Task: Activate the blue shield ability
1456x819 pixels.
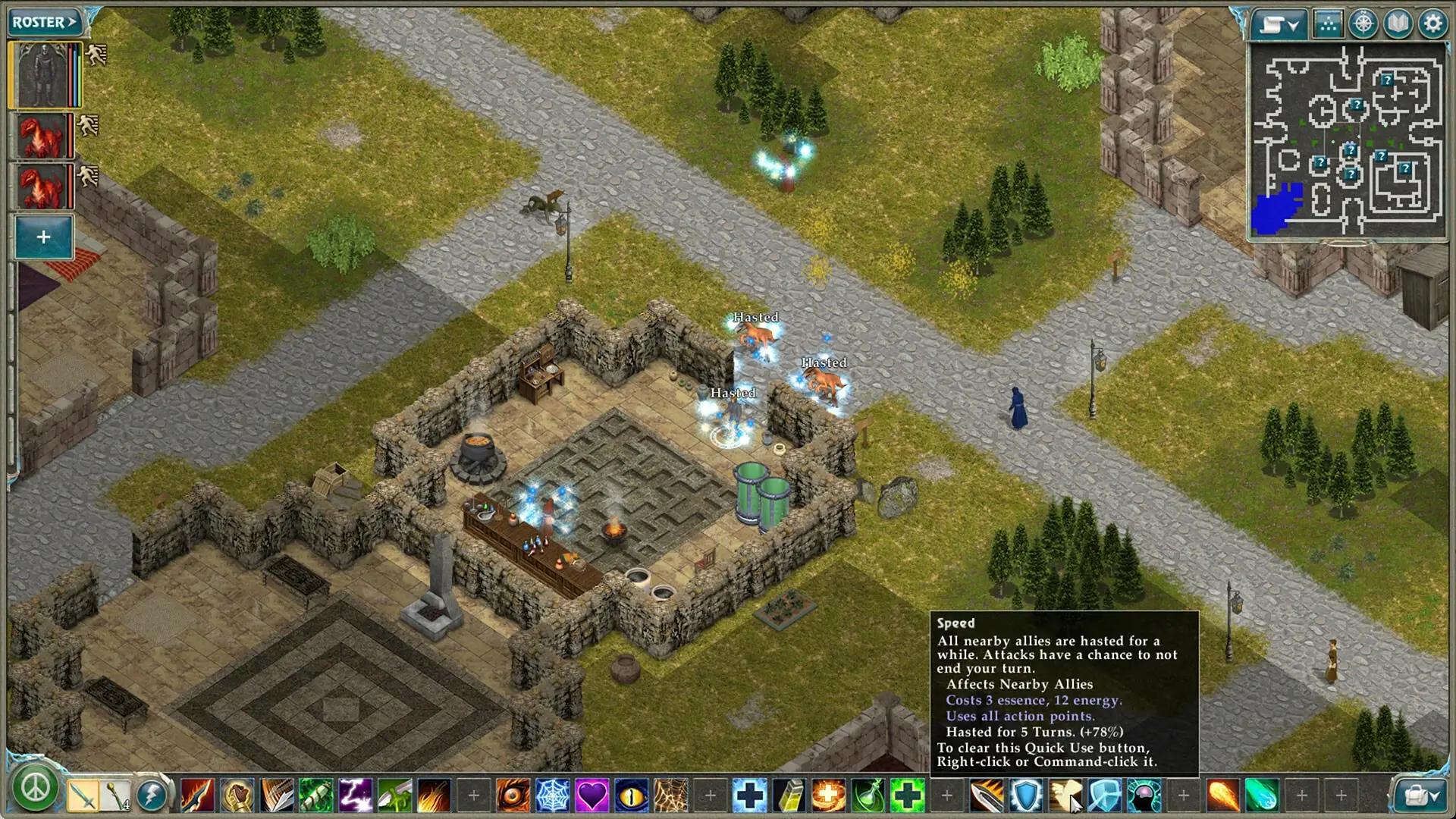Action: pyautogui.click(x=1025, y=795)
